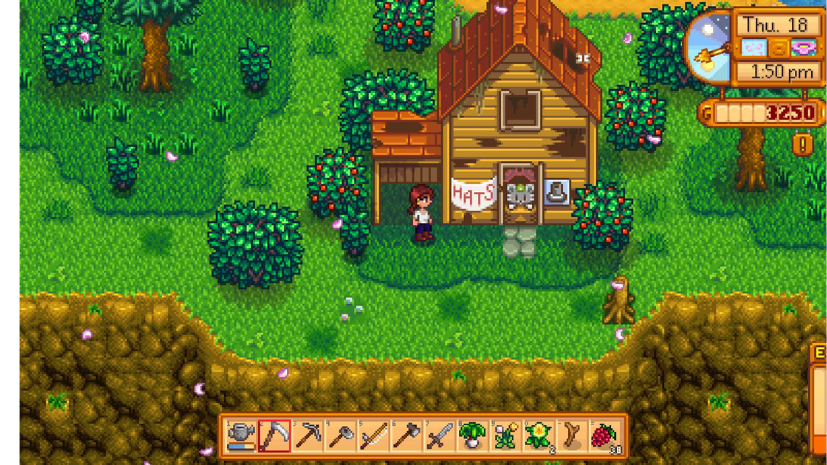Select the leafy green plant with white root
The image size is (827, 465).
pyautogui.click(x=472, y=435)
